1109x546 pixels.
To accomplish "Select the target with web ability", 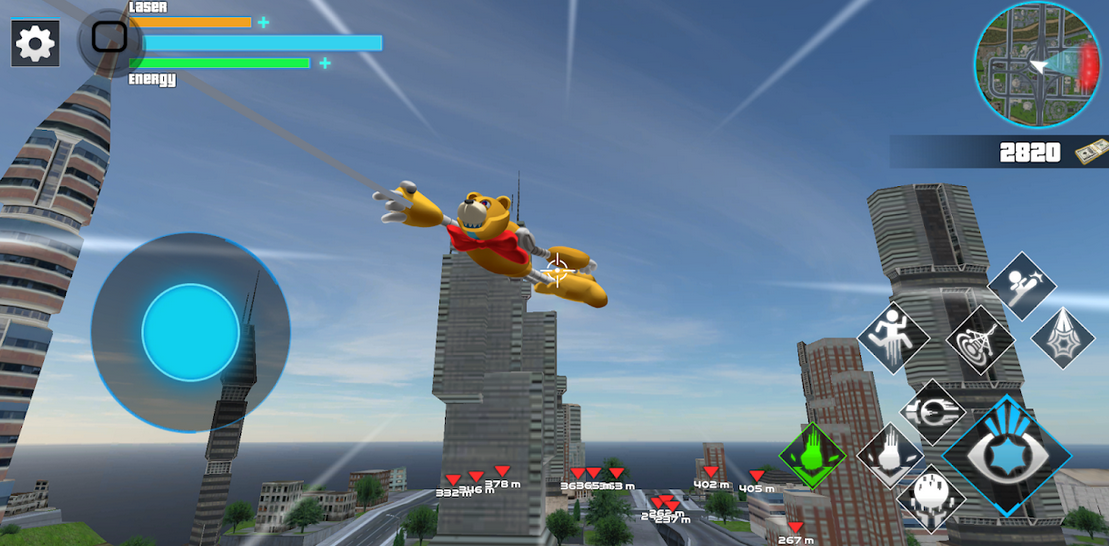I will tap(980, 340).
